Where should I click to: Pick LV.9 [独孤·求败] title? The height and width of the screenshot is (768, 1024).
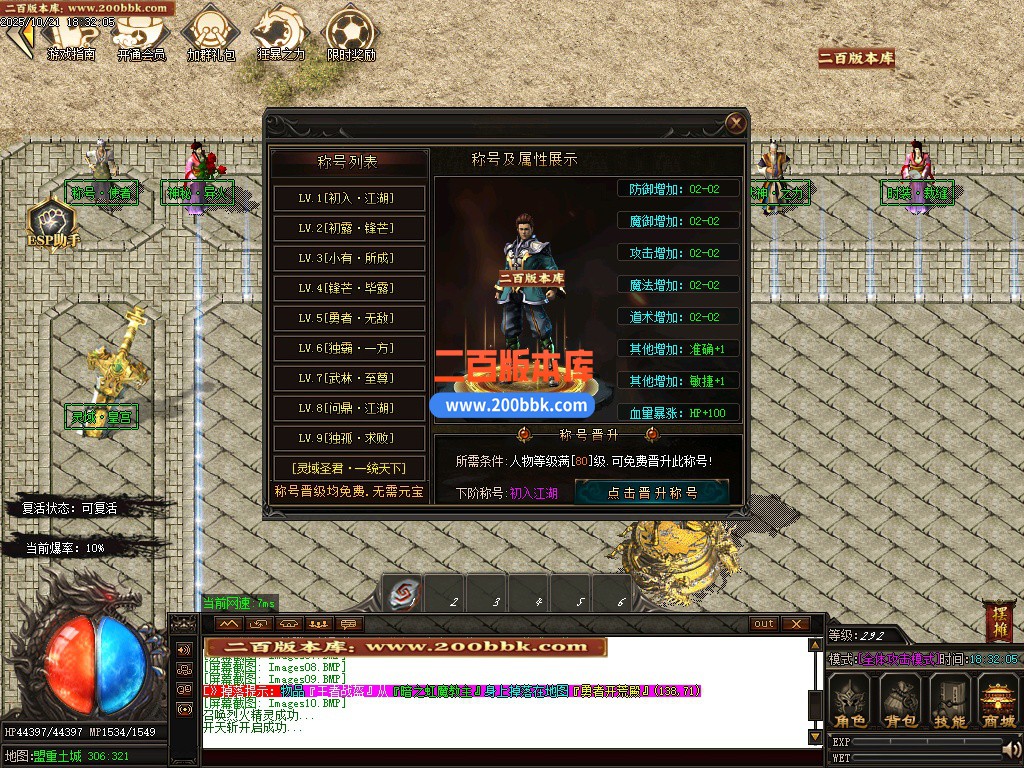point(349,438)
